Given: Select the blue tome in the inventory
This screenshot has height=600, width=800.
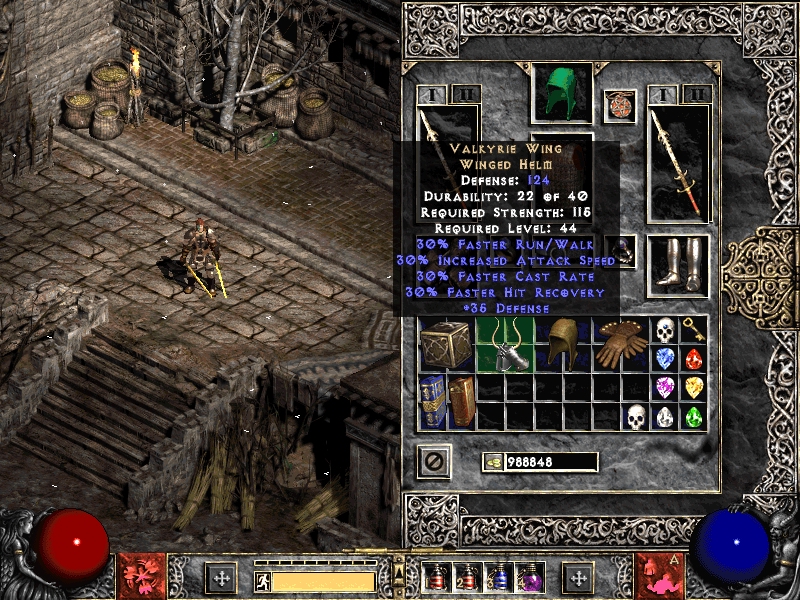Looking at the screenshot, I should click(433, 400).
